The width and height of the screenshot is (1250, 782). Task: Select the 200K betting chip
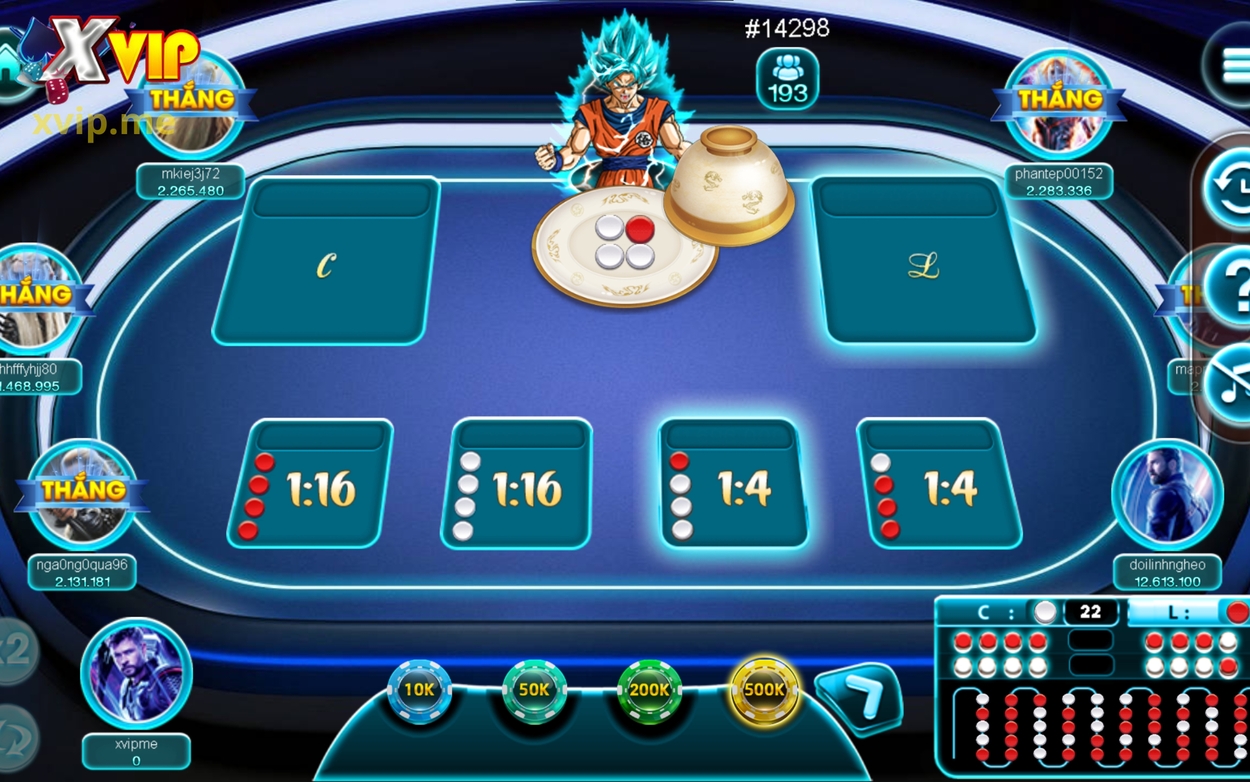(650, 690)
